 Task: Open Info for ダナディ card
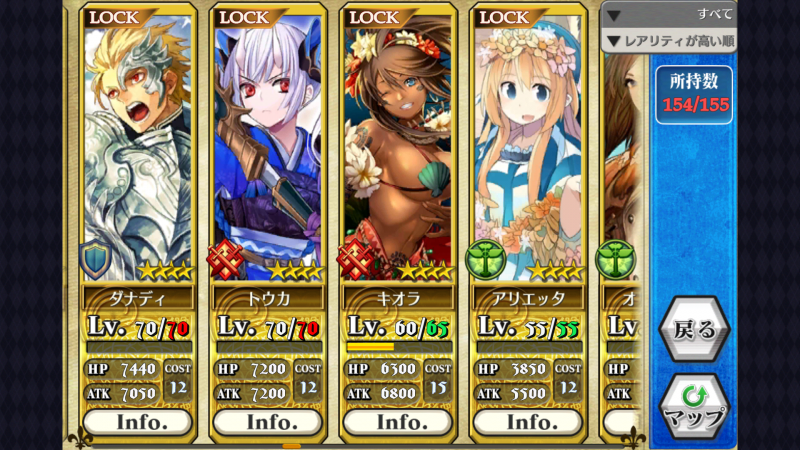(x=138, y=421)
